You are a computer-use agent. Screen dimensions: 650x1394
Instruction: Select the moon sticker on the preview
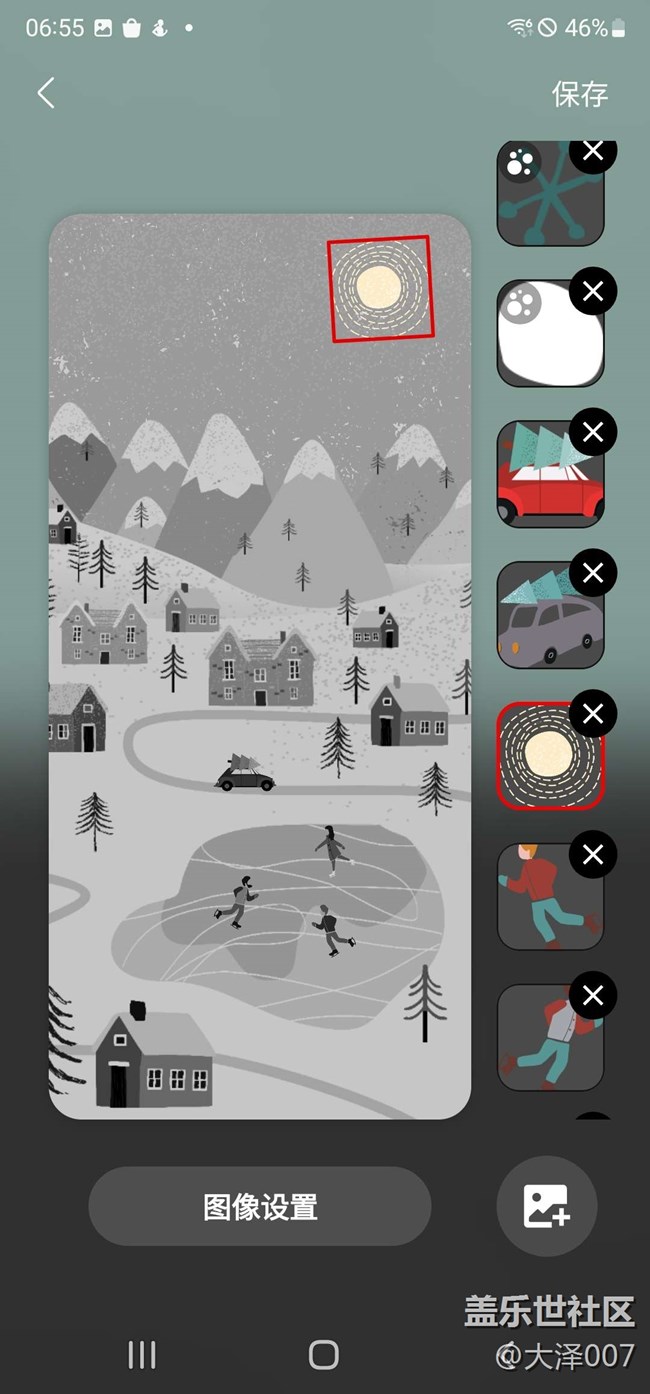coord(380,288)
